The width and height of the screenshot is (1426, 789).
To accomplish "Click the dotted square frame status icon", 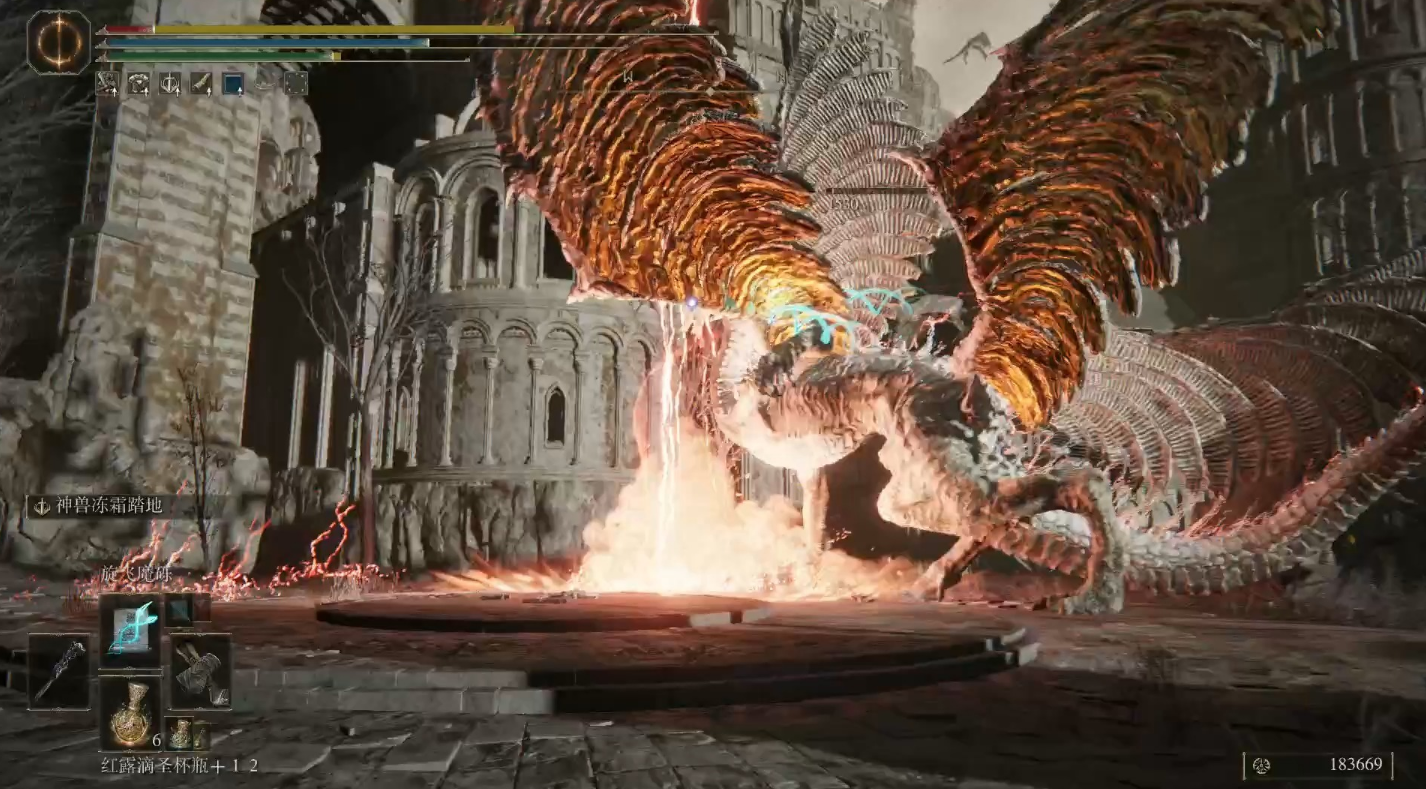I will [x=296, y=83].
